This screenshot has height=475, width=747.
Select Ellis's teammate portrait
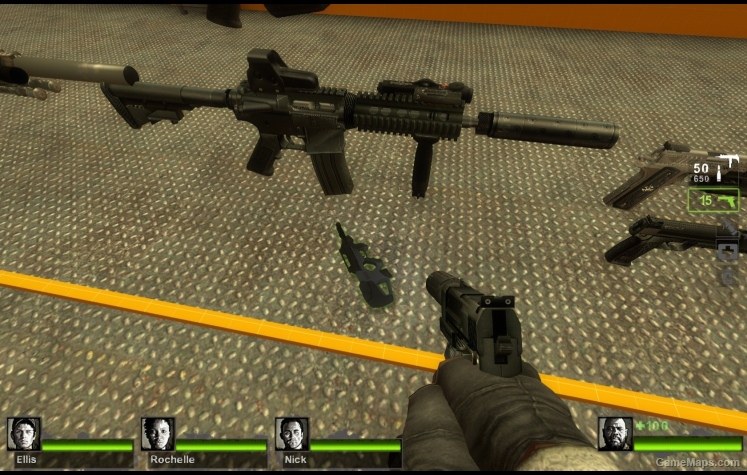pos(24,434)
